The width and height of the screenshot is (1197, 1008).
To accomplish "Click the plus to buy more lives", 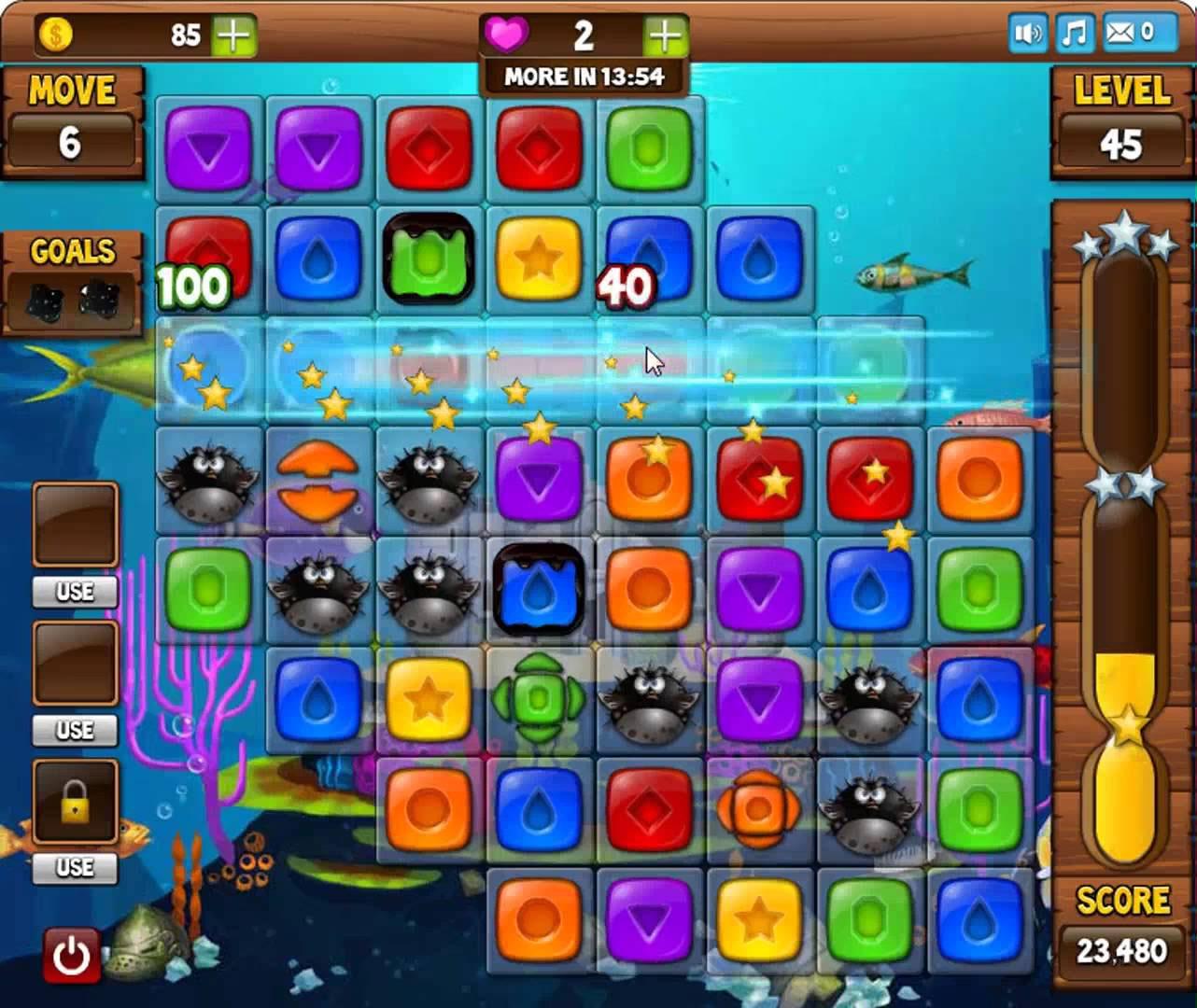I will [663, 34].
